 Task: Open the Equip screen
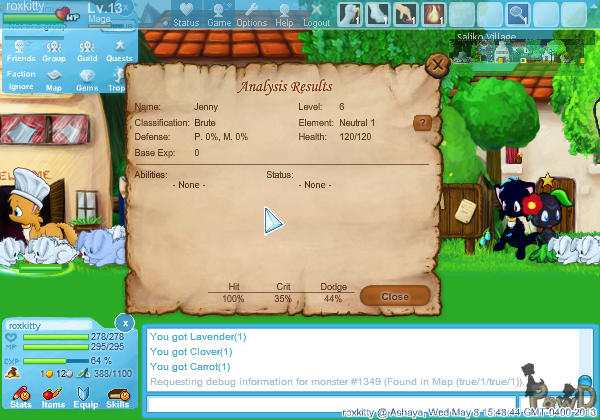point(85,397)
